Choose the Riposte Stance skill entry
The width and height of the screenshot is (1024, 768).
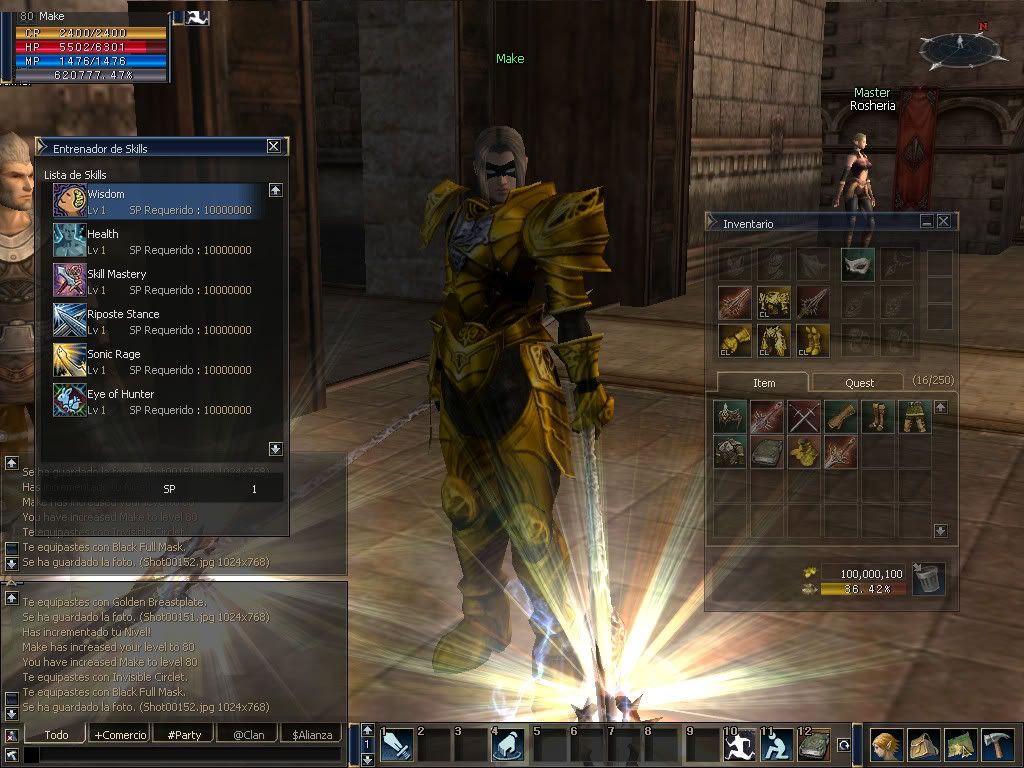click(x=160, y=321)
